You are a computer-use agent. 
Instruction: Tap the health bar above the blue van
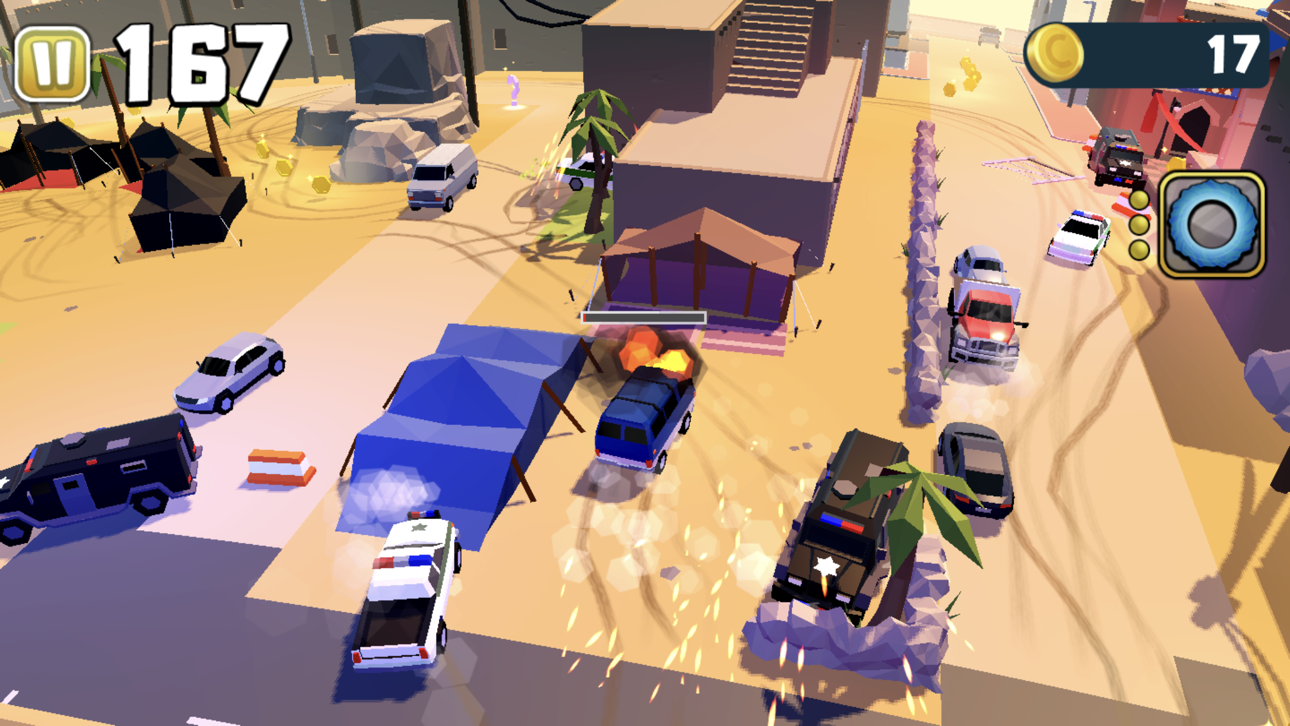(645, 317)
